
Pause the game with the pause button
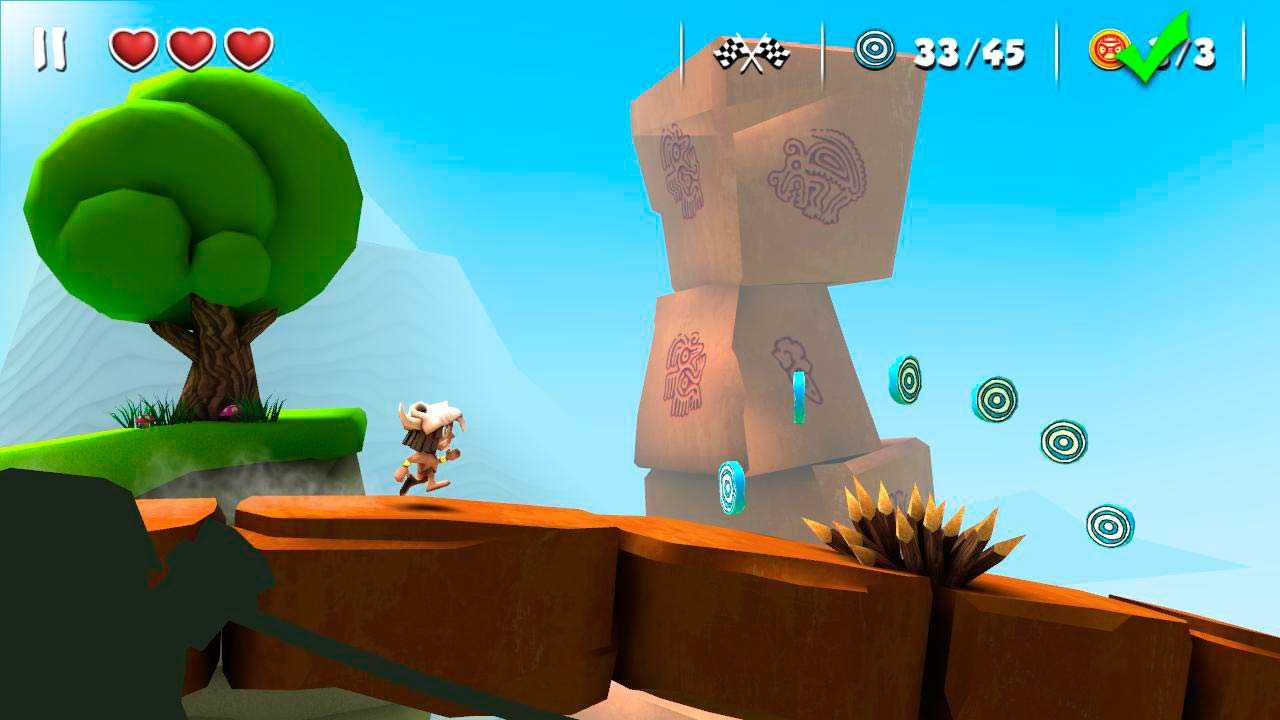tap(50, 49)
